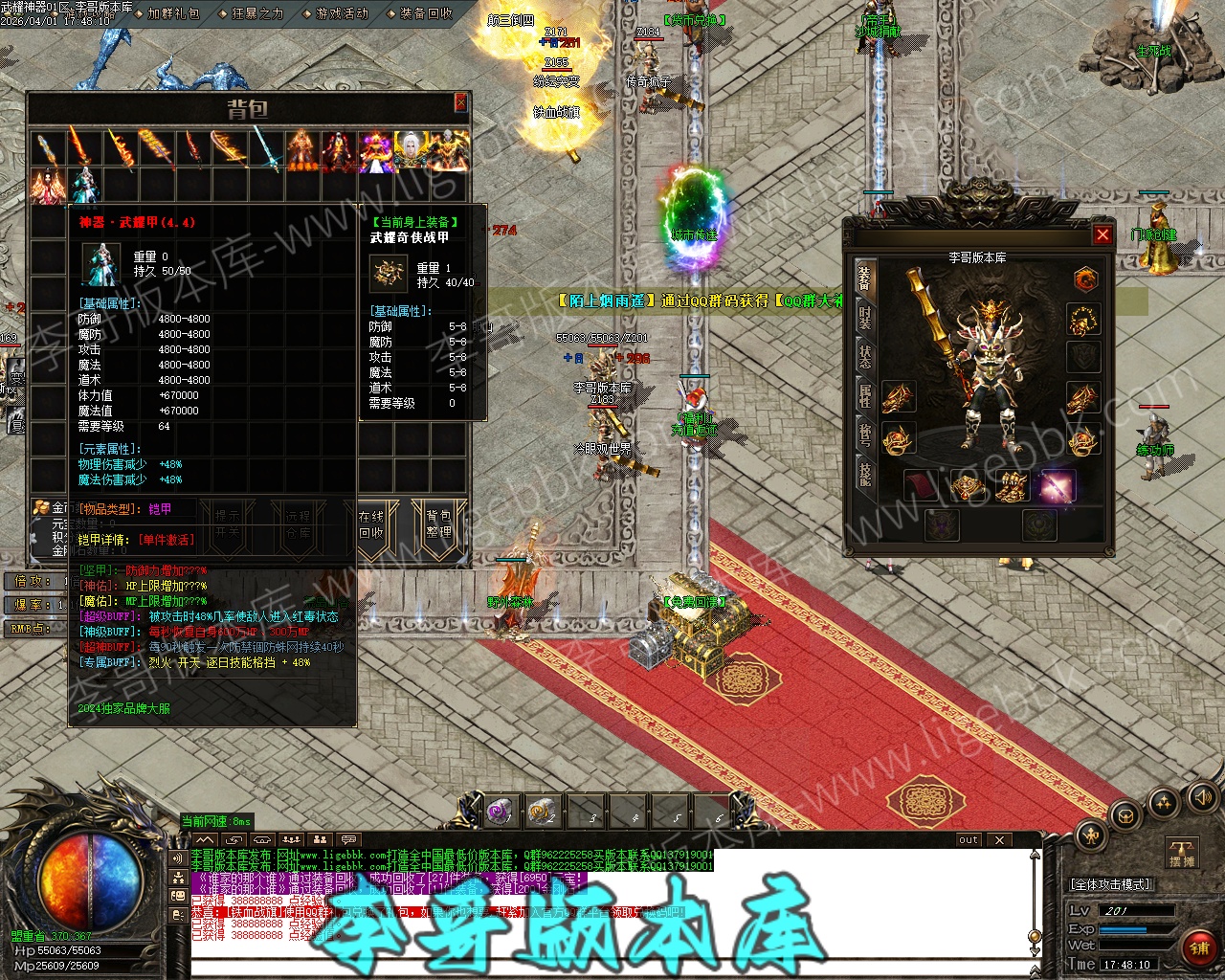Click the 在线回收 online recycle button
This screenshot has height=980, width=1225.
pyautogui.click(x=371, y=523)
